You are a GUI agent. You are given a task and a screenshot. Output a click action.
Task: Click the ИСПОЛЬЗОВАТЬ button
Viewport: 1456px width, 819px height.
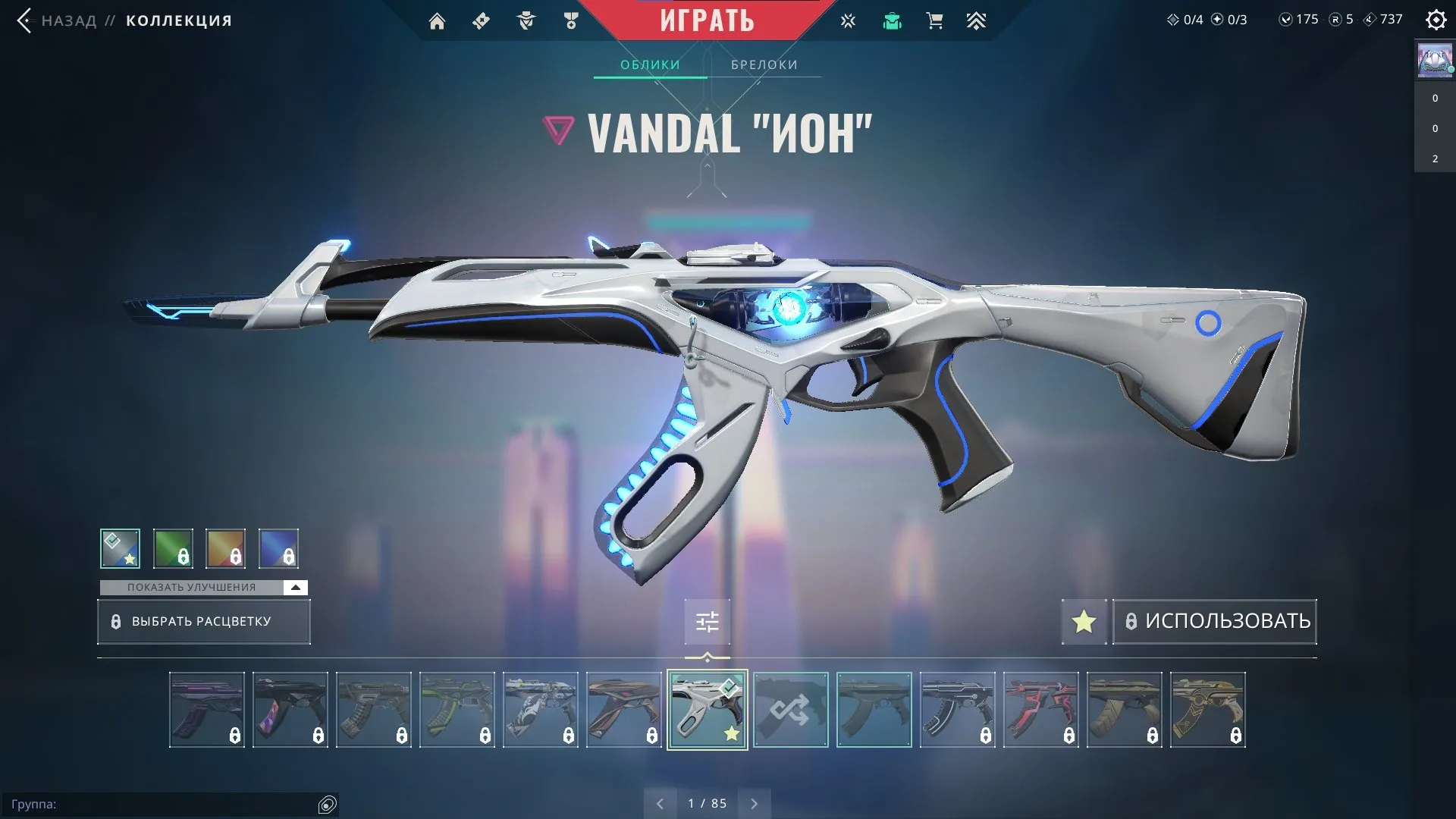[1214, 621]
